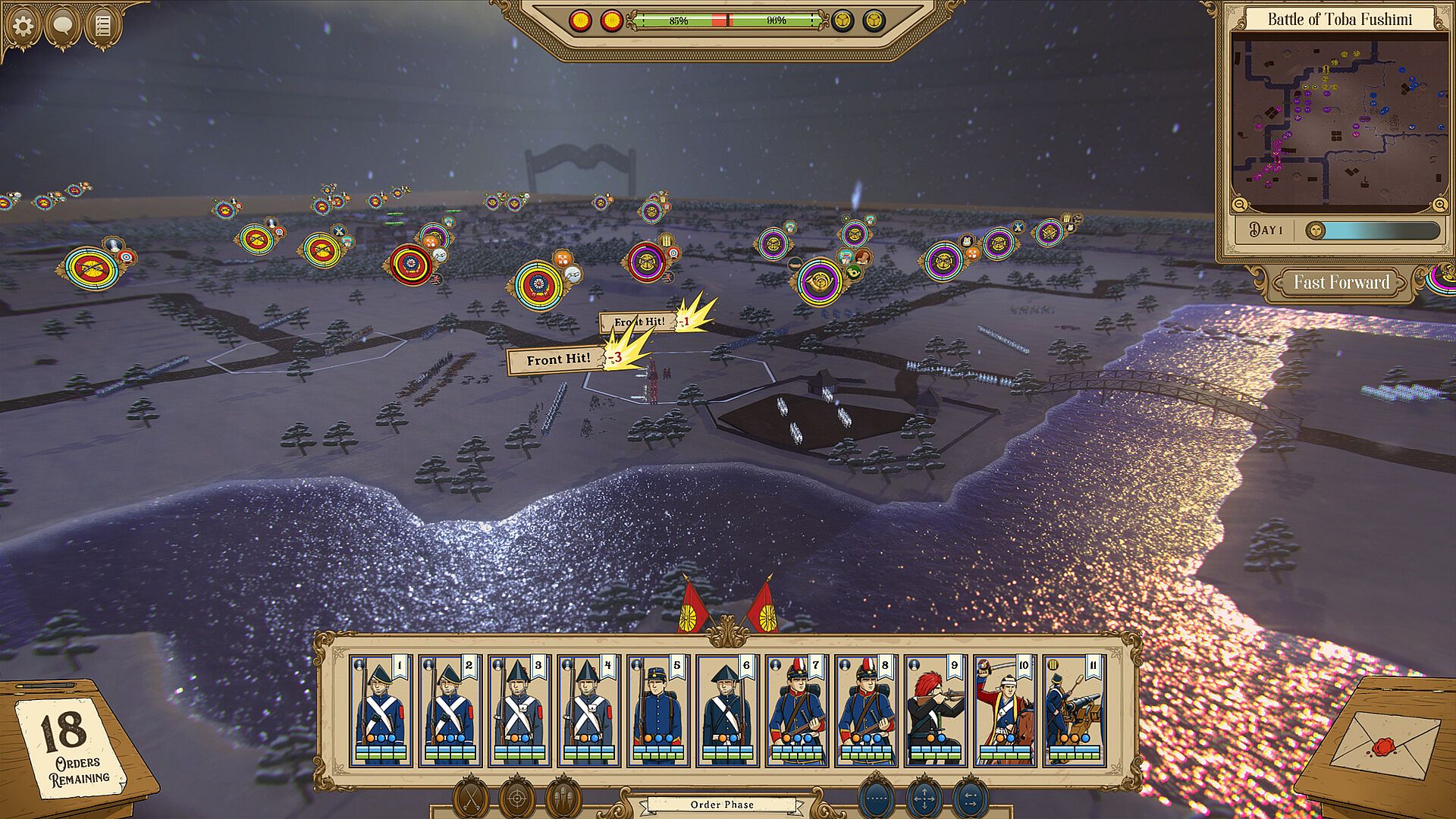
Task: Show the objectives checklist
Action: (103, 26)
